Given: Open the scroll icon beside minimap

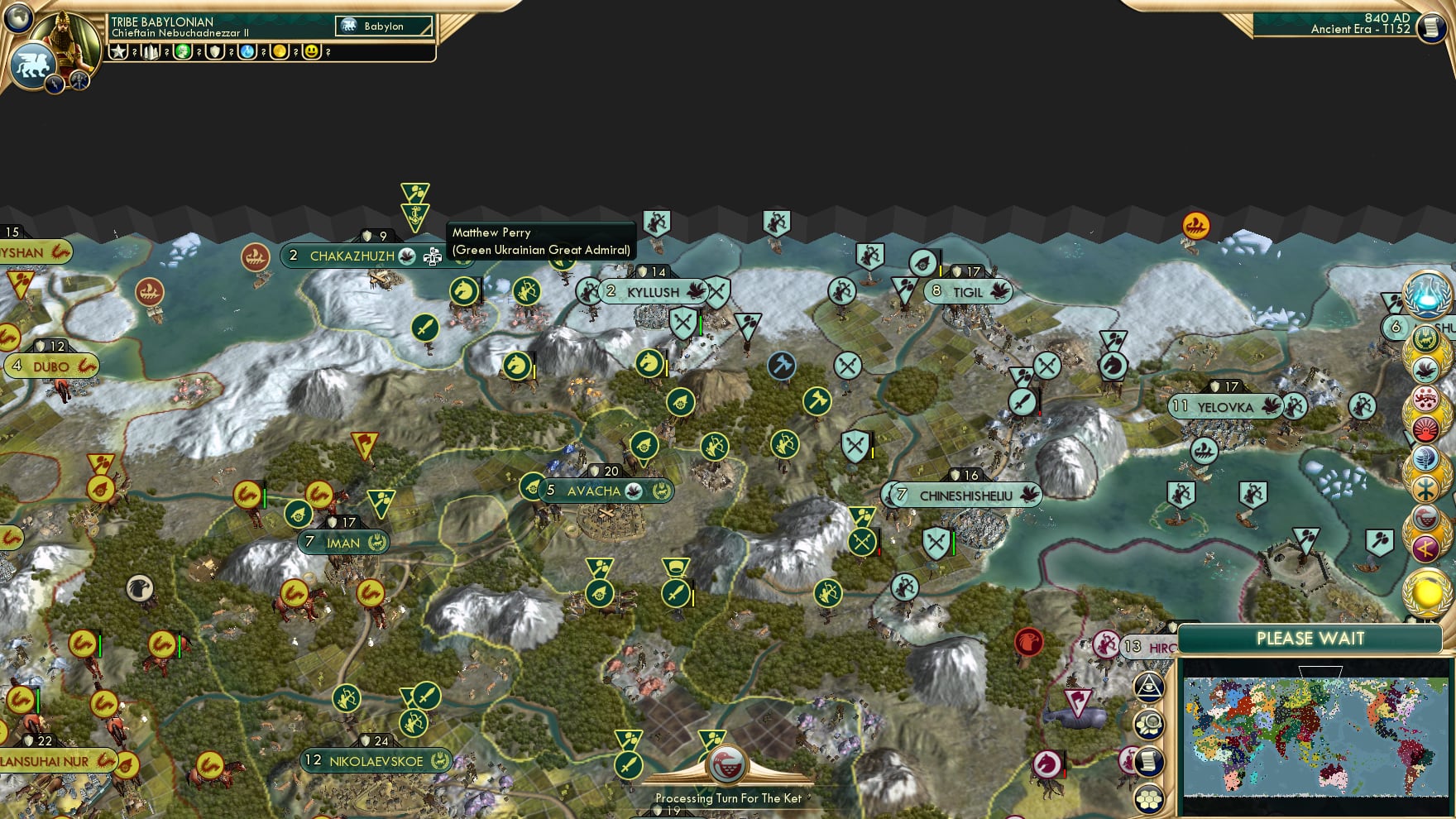Looking at the screenshot, I should (1149, 761).
